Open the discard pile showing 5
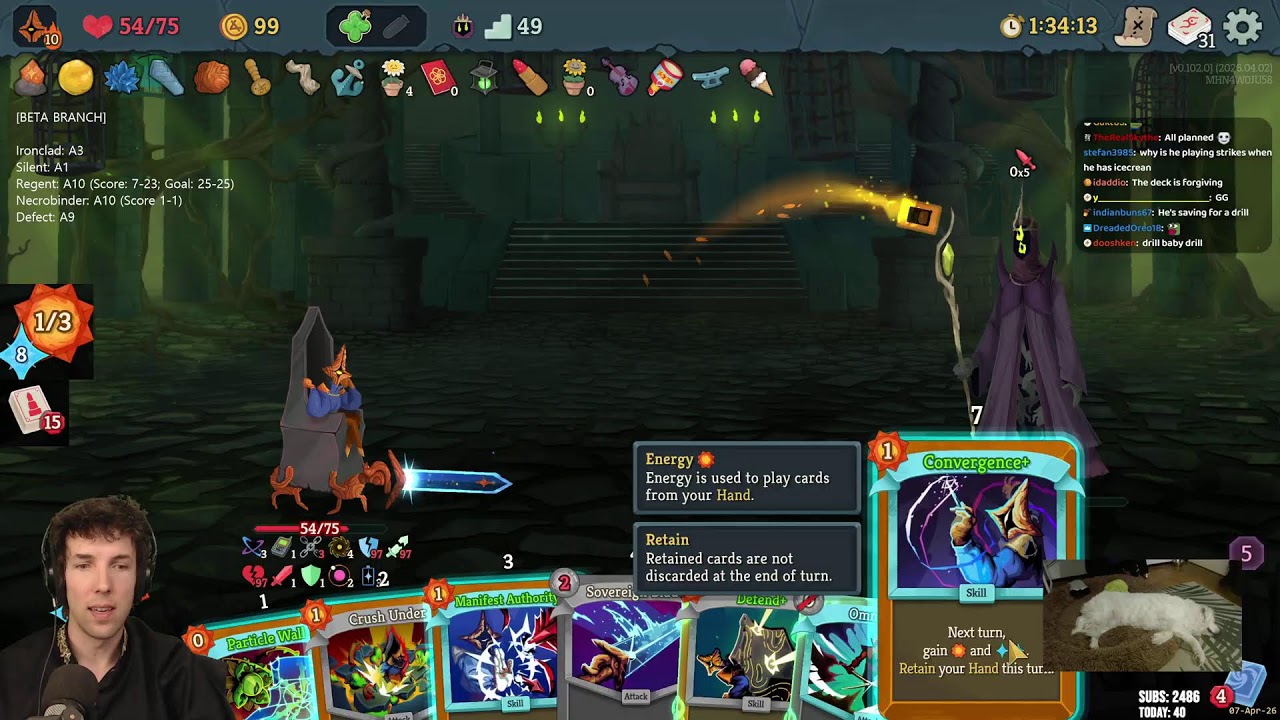Viewport: 1280px width, 720px height. pyautogui.click(x=1246, y=554)
